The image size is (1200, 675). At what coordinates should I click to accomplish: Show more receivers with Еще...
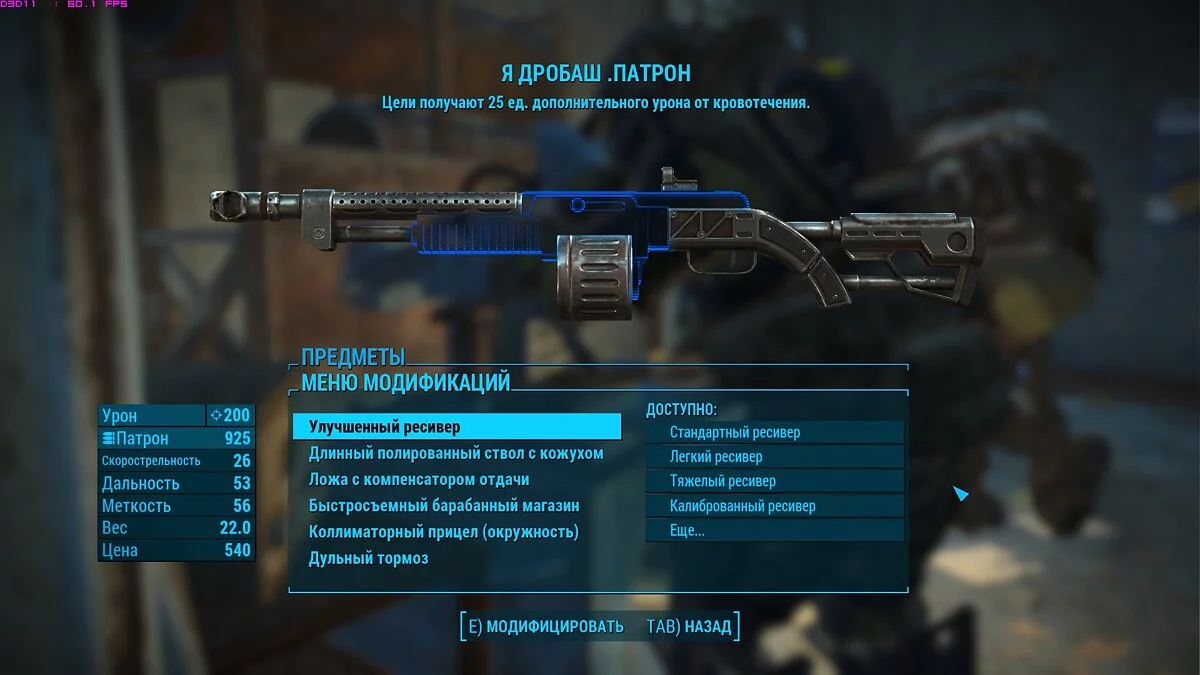[775, 531]
